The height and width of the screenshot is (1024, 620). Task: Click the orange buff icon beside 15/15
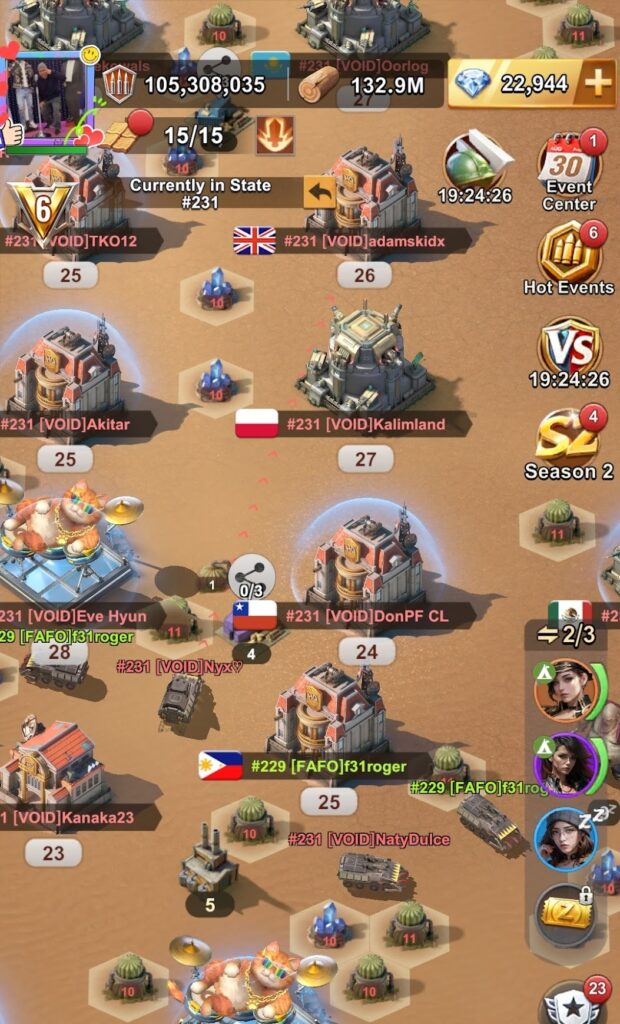point(275,136)
